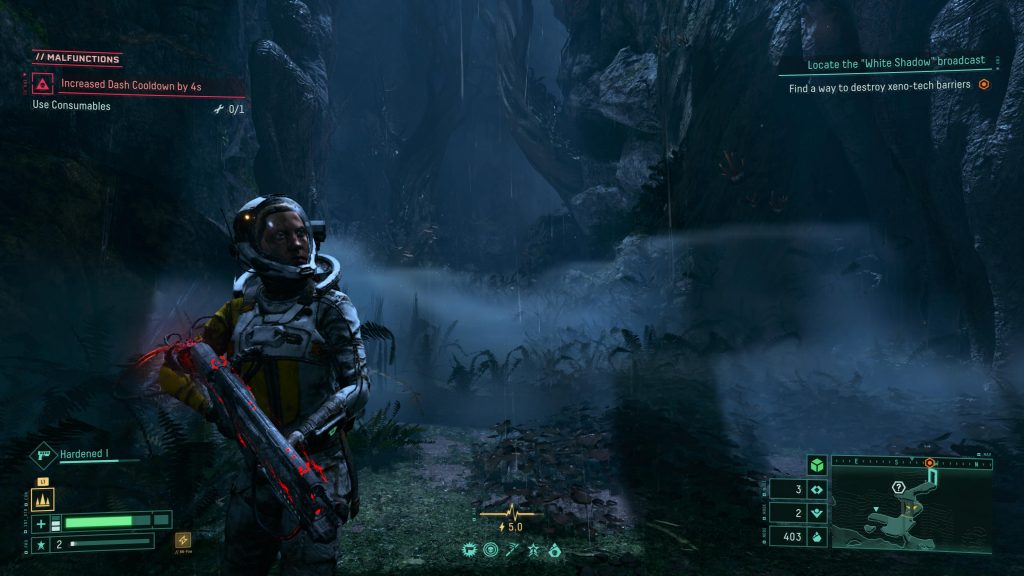1024x576 pixels.
Task: Select the concentric circles status icon
Action: point(490,549)
